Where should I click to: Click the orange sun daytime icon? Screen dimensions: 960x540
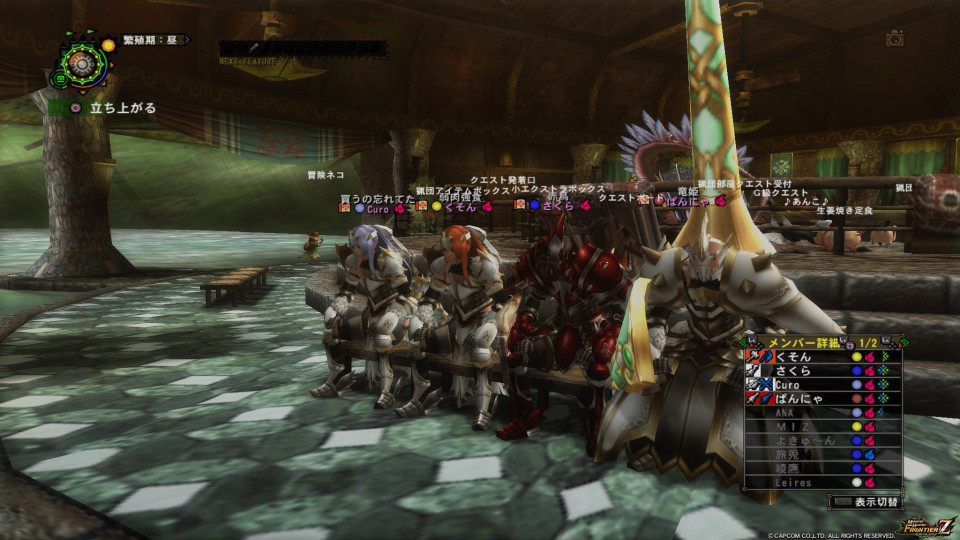[108, 46]
